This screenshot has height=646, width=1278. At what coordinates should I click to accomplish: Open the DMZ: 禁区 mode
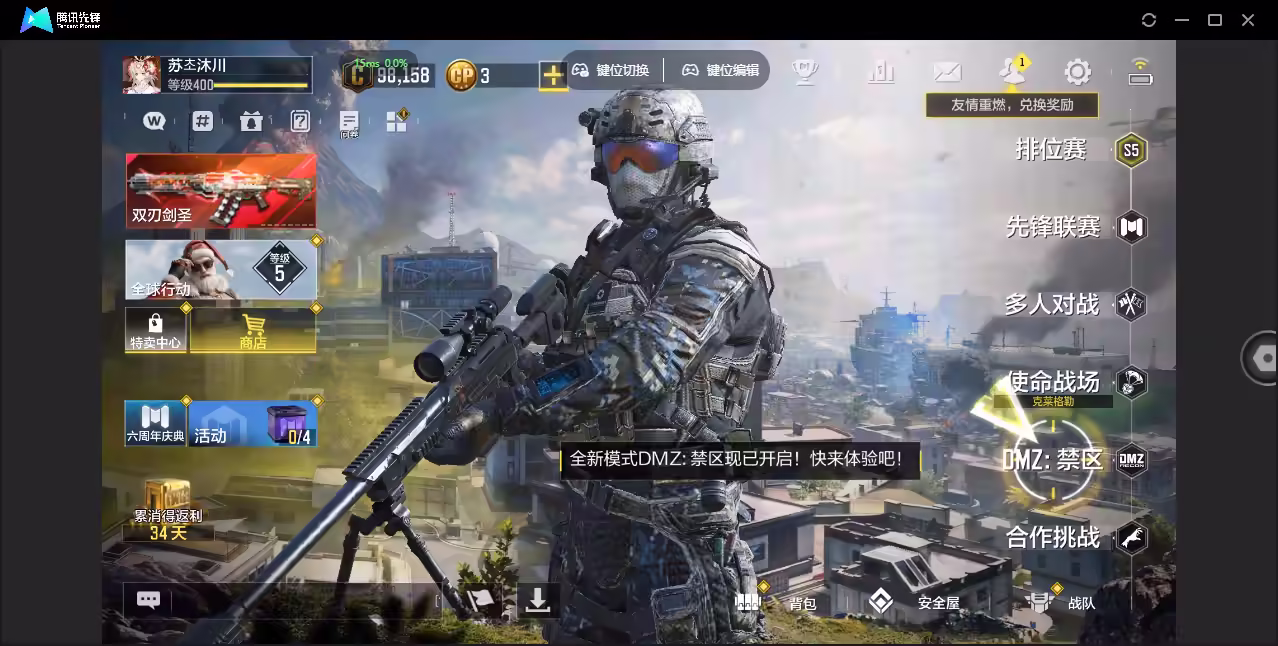(x=1053, y=460)
